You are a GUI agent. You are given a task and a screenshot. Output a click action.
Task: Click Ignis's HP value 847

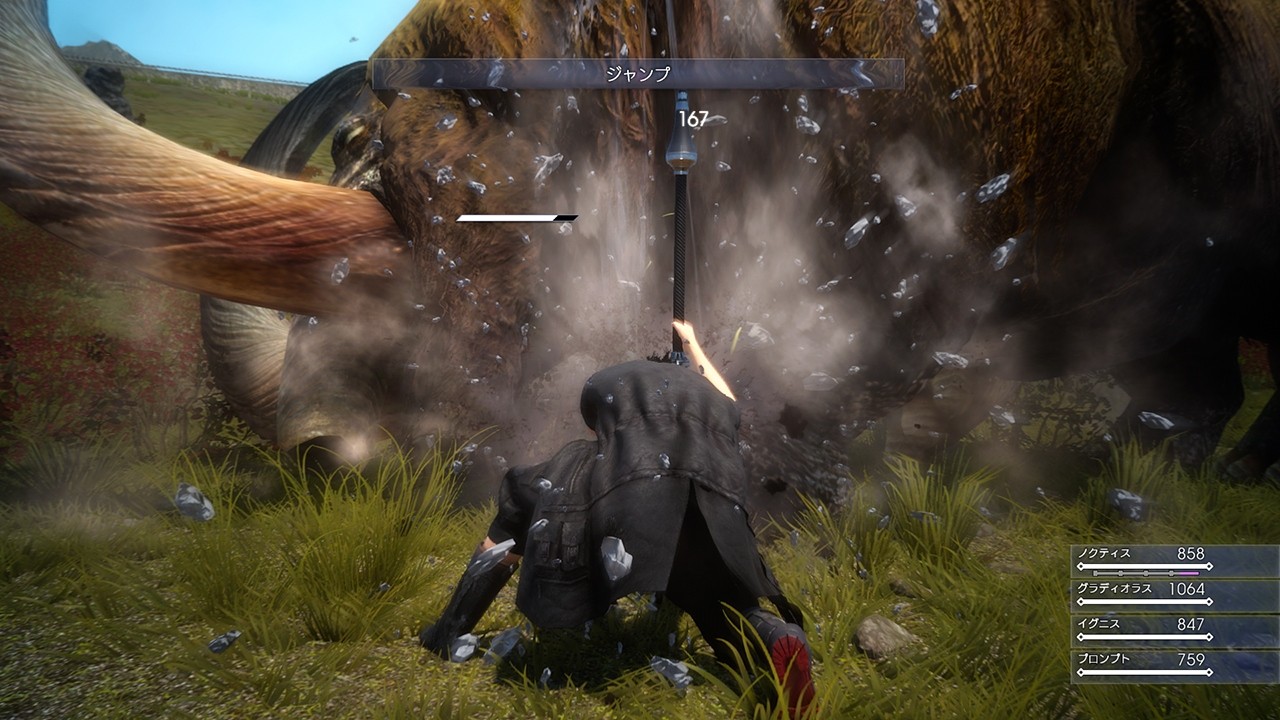(x=1191, y=625)
